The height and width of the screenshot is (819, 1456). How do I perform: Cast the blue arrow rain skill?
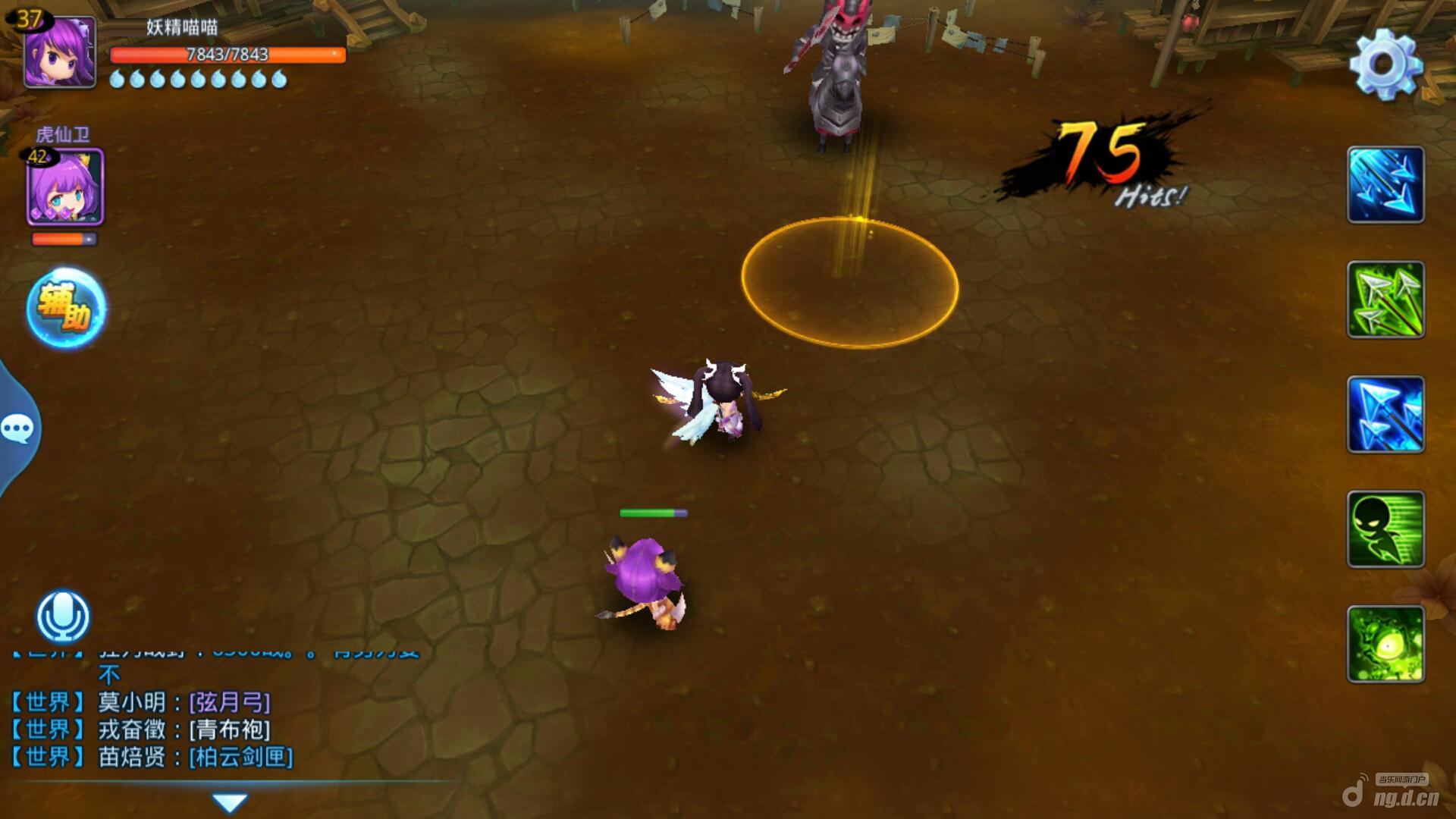tap(1385, 184)
